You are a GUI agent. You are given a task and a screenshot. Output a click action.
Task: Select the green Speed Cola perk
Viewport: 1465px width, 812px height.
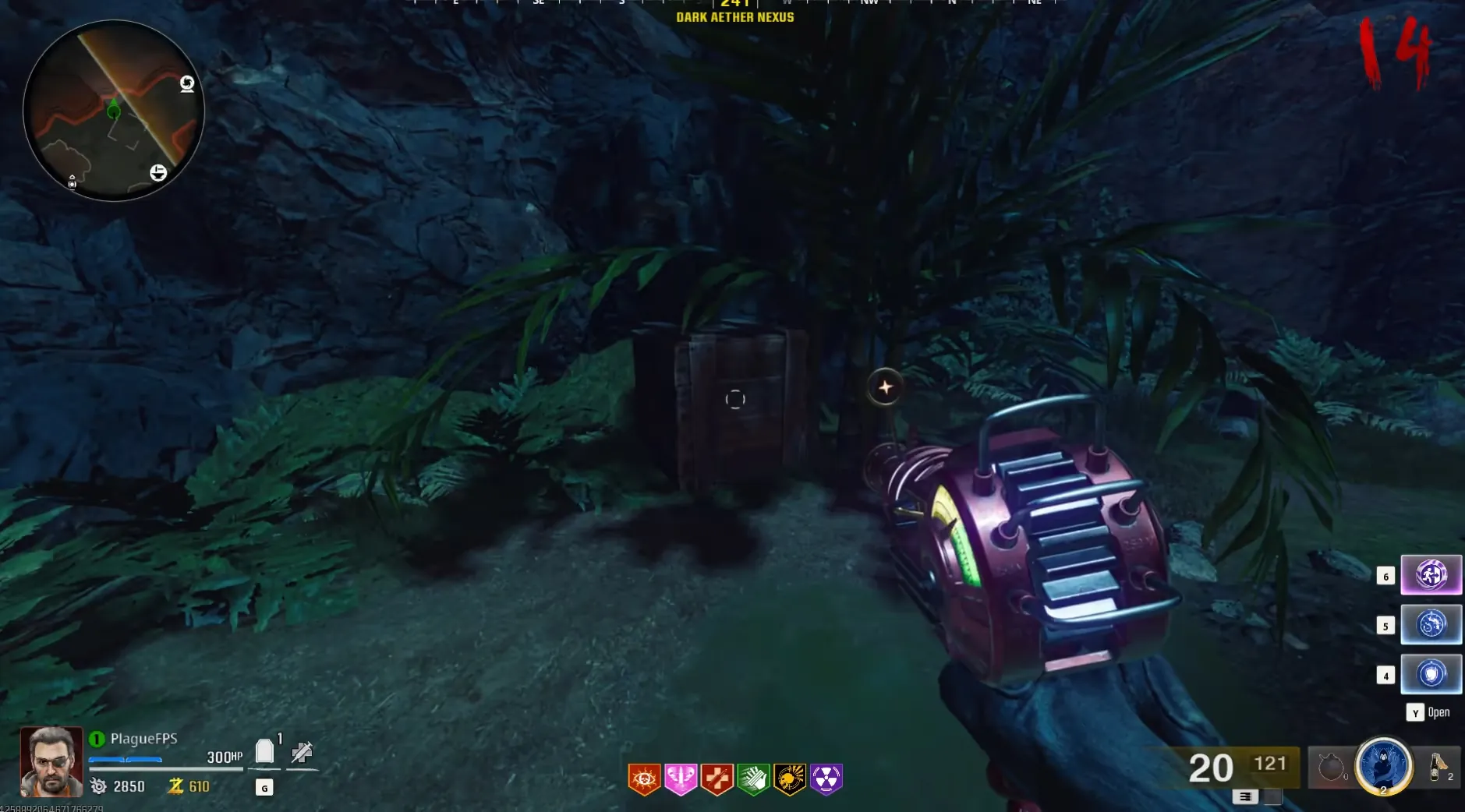pyautogui.click(x=753, y=778)
